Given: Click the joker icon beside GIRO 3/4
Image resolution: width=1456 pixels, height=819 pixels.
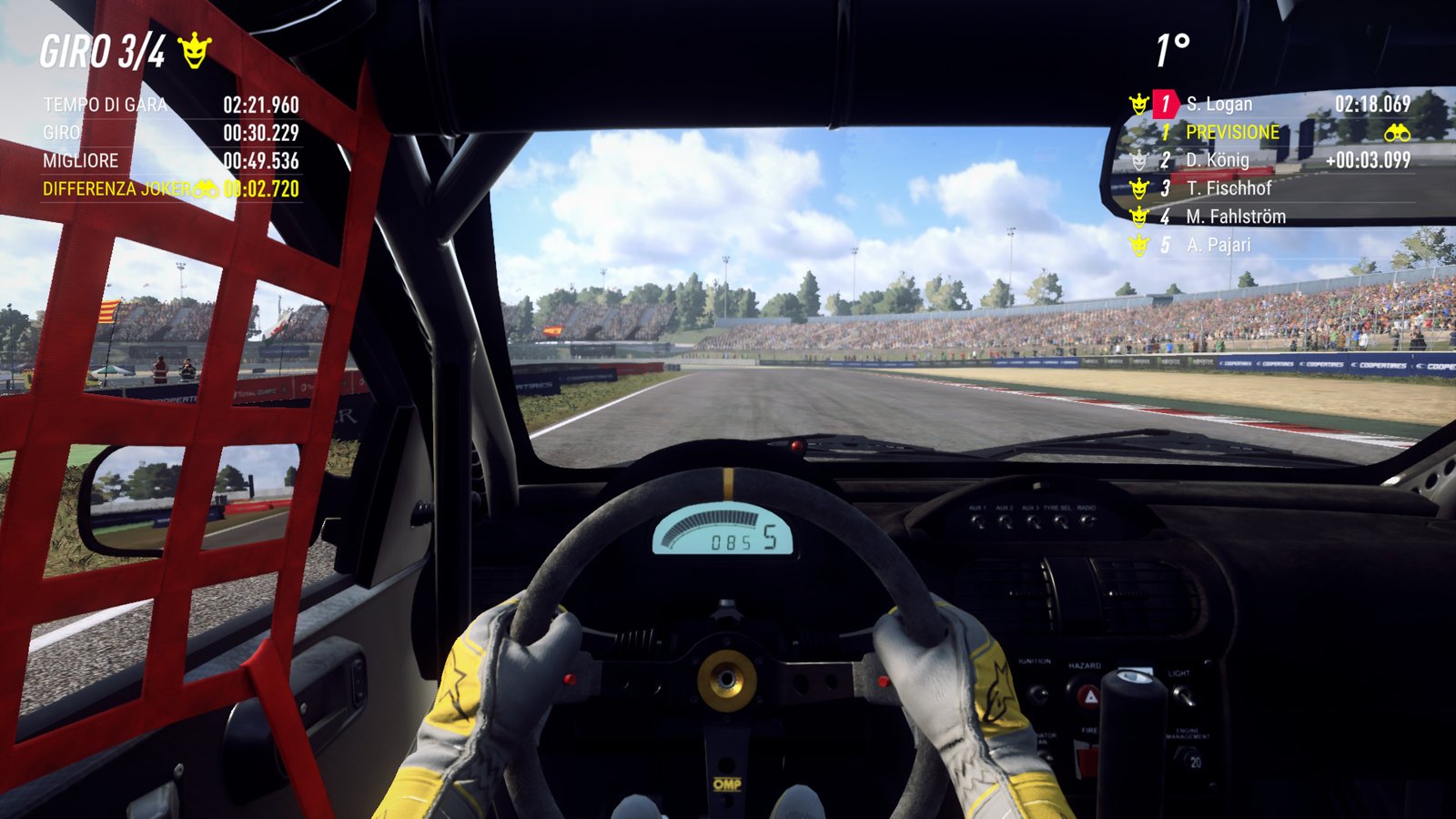Looking at the screenshot, I should pyautogui.click(x=195, y=51).
